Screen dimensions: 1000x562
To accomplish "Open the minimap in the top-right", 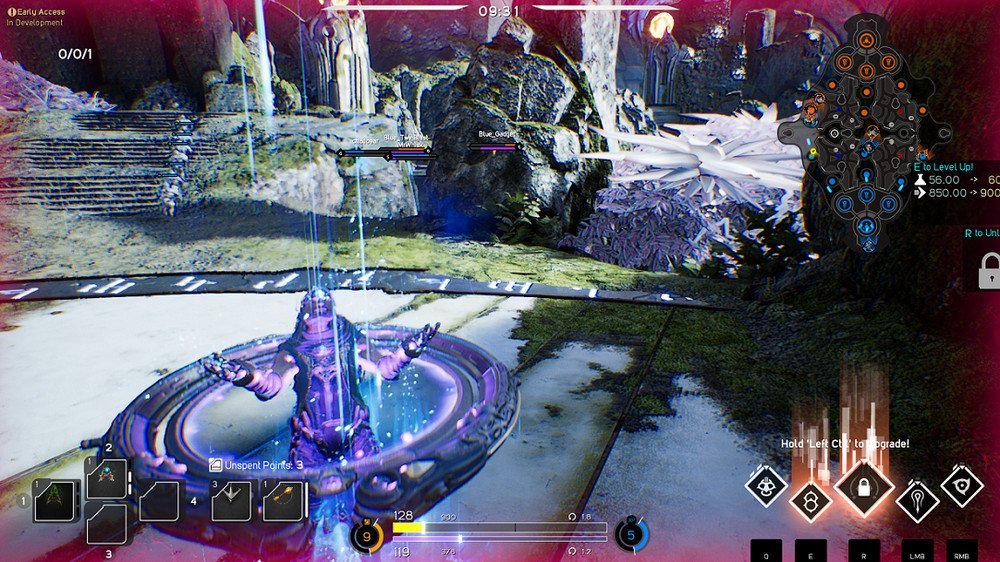I will pos(866,132).
